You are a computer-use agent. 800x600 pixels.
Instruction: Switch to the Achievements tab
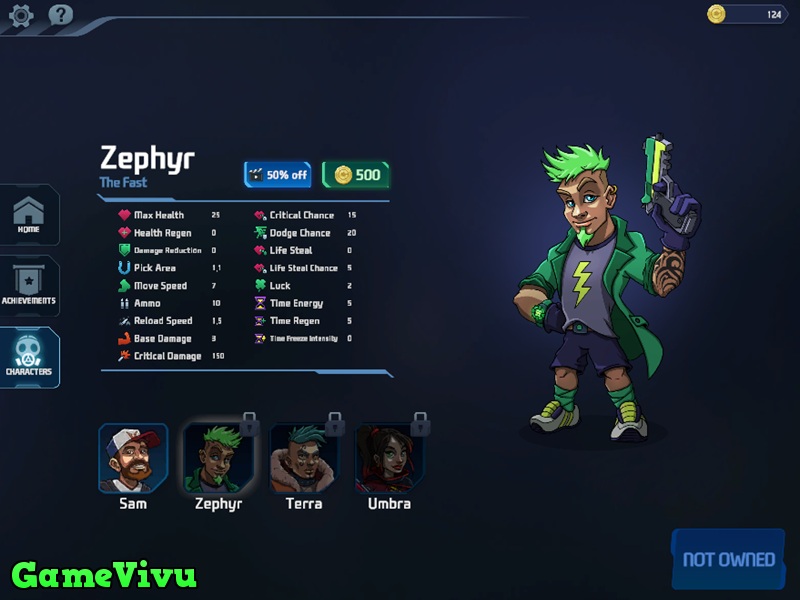(29, 286)
